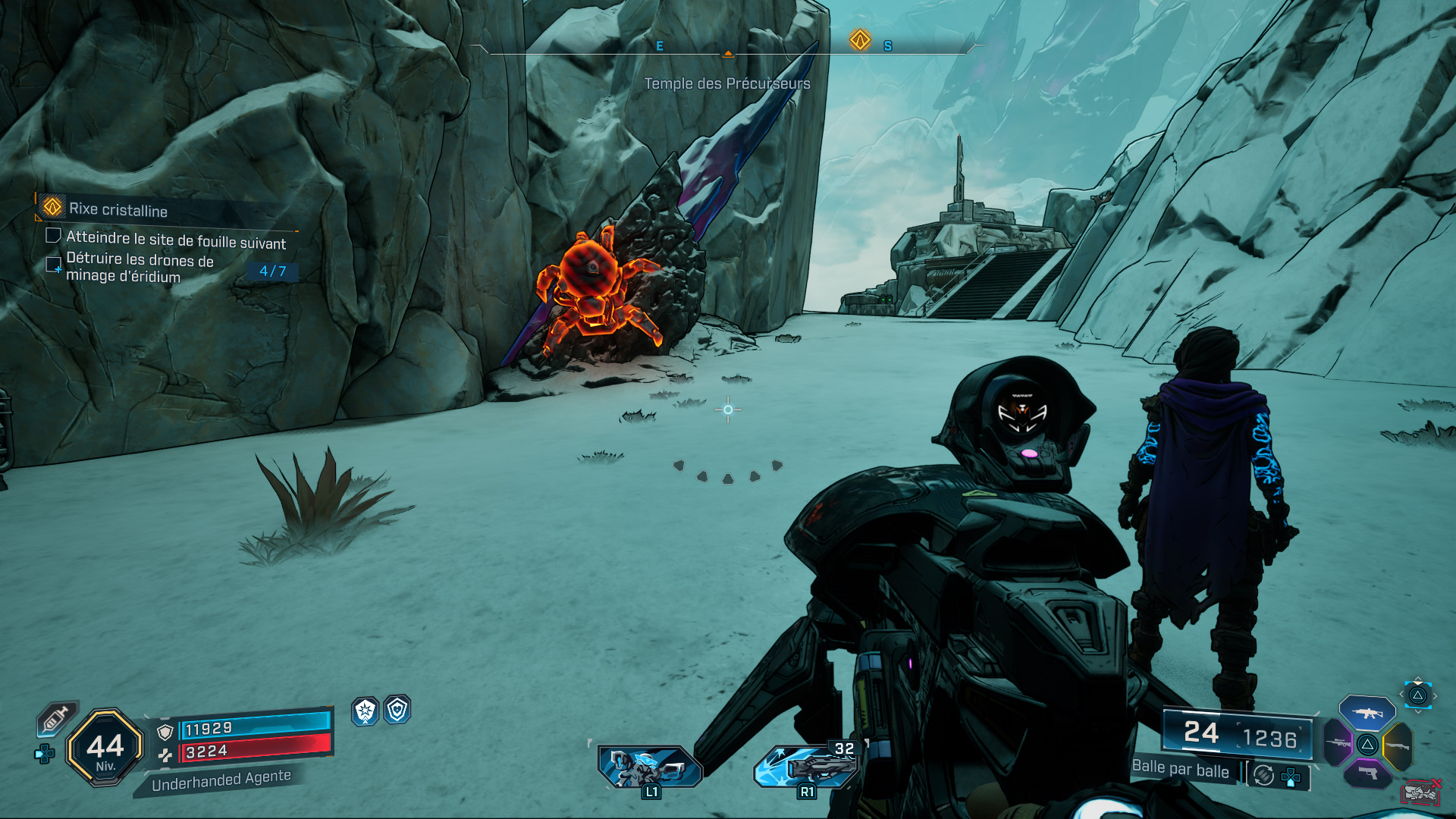Toggle the fire mode swap icon

[1263, 775]
